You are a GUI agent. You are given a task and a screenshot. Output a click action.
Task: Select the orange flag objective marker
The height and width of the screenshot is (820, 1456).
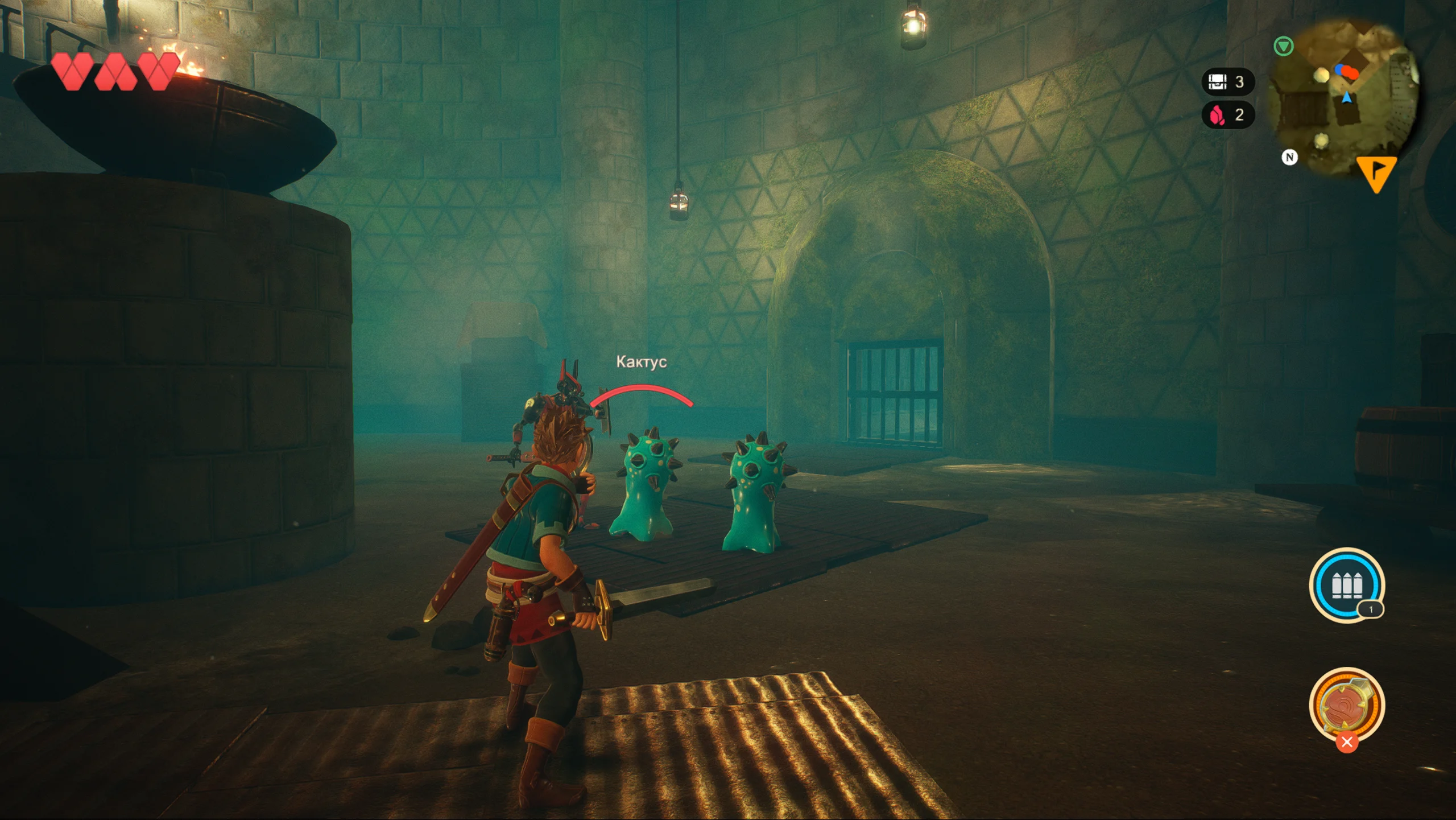[1376, 173]
